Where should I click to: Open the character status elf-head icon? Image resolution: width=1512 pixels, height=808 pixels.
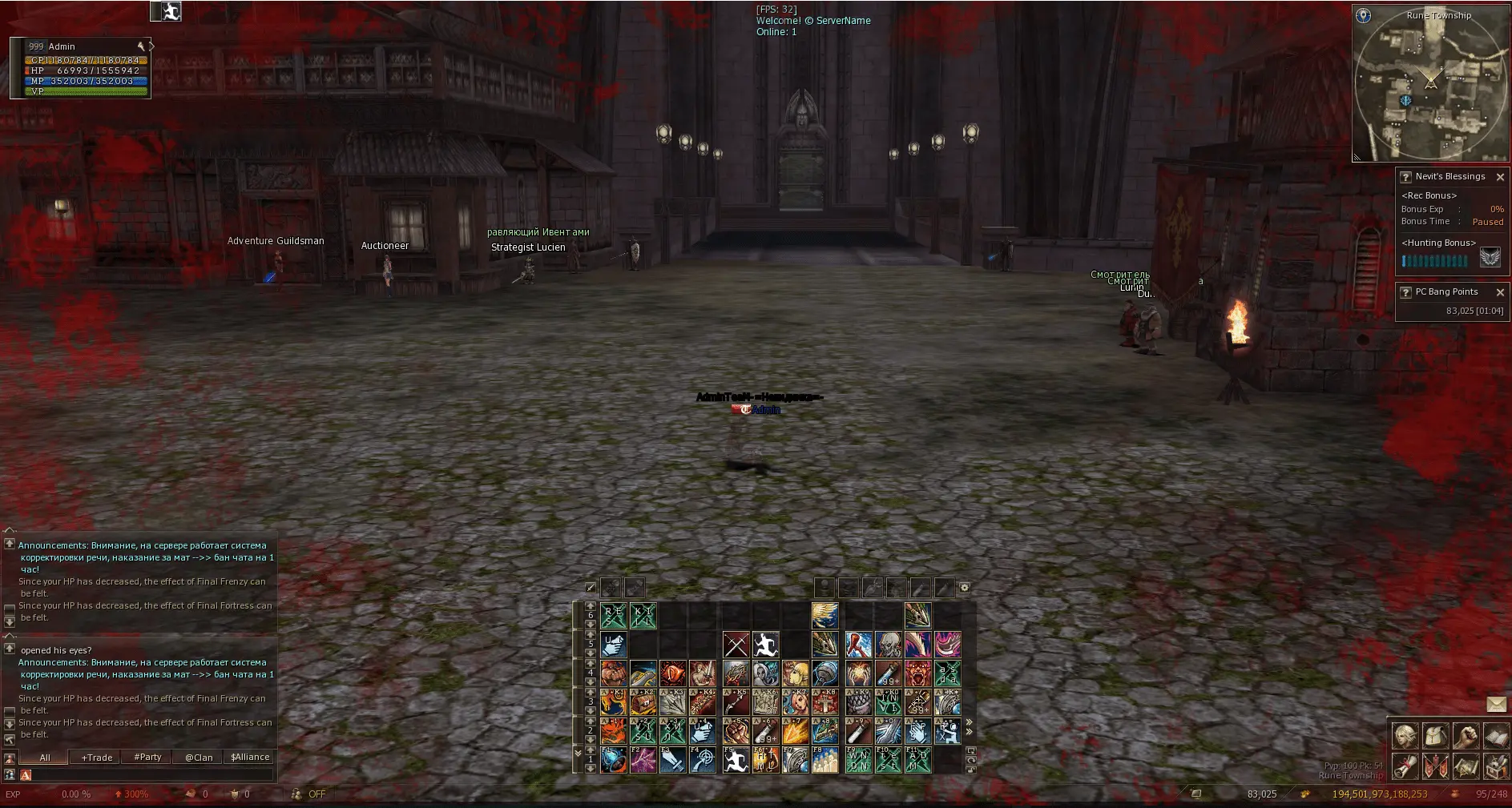[x=1405, y=735]
